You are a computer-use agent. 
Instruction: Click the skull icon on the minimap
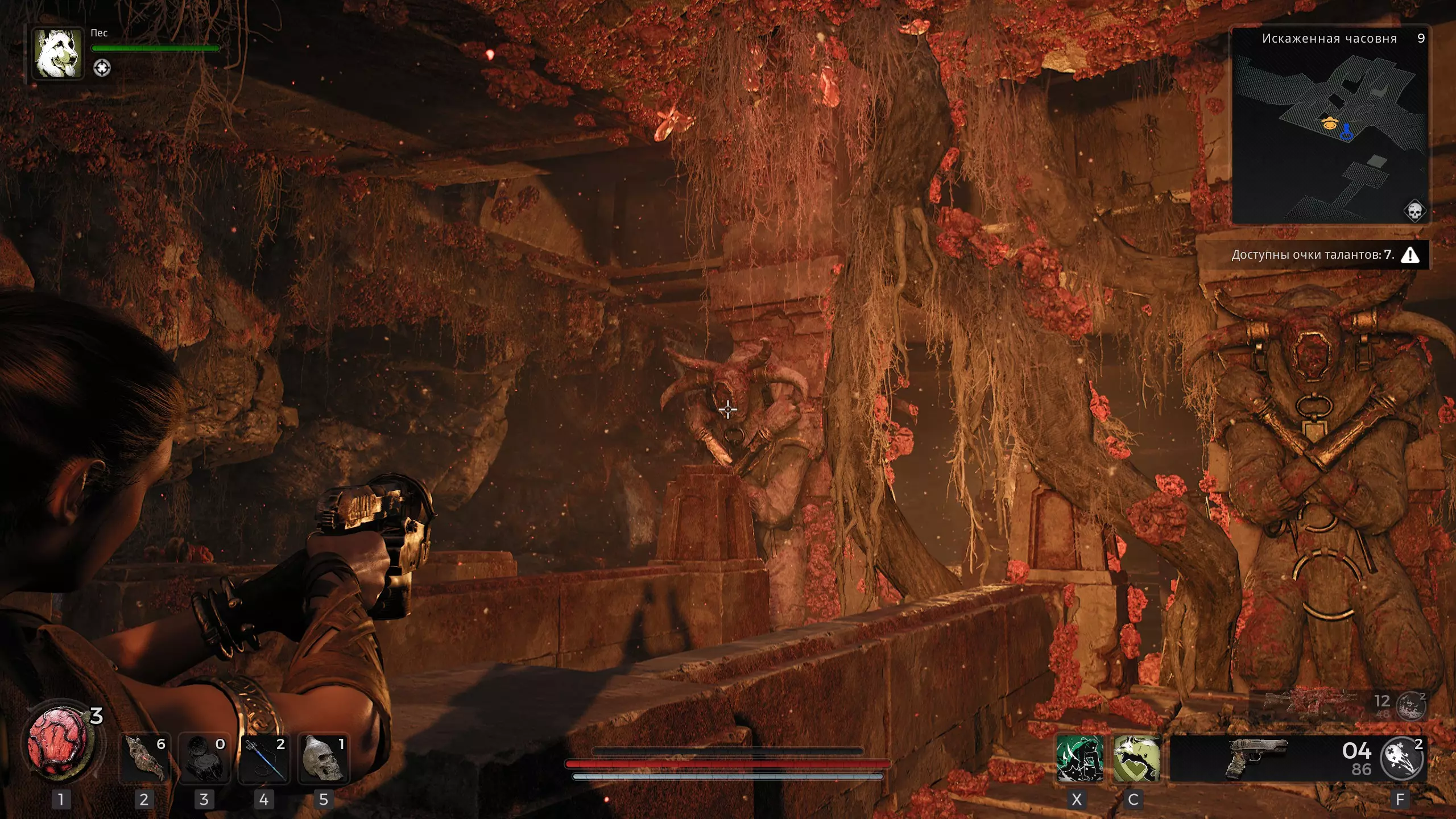pyautogui.click(x=1414, y=212)
